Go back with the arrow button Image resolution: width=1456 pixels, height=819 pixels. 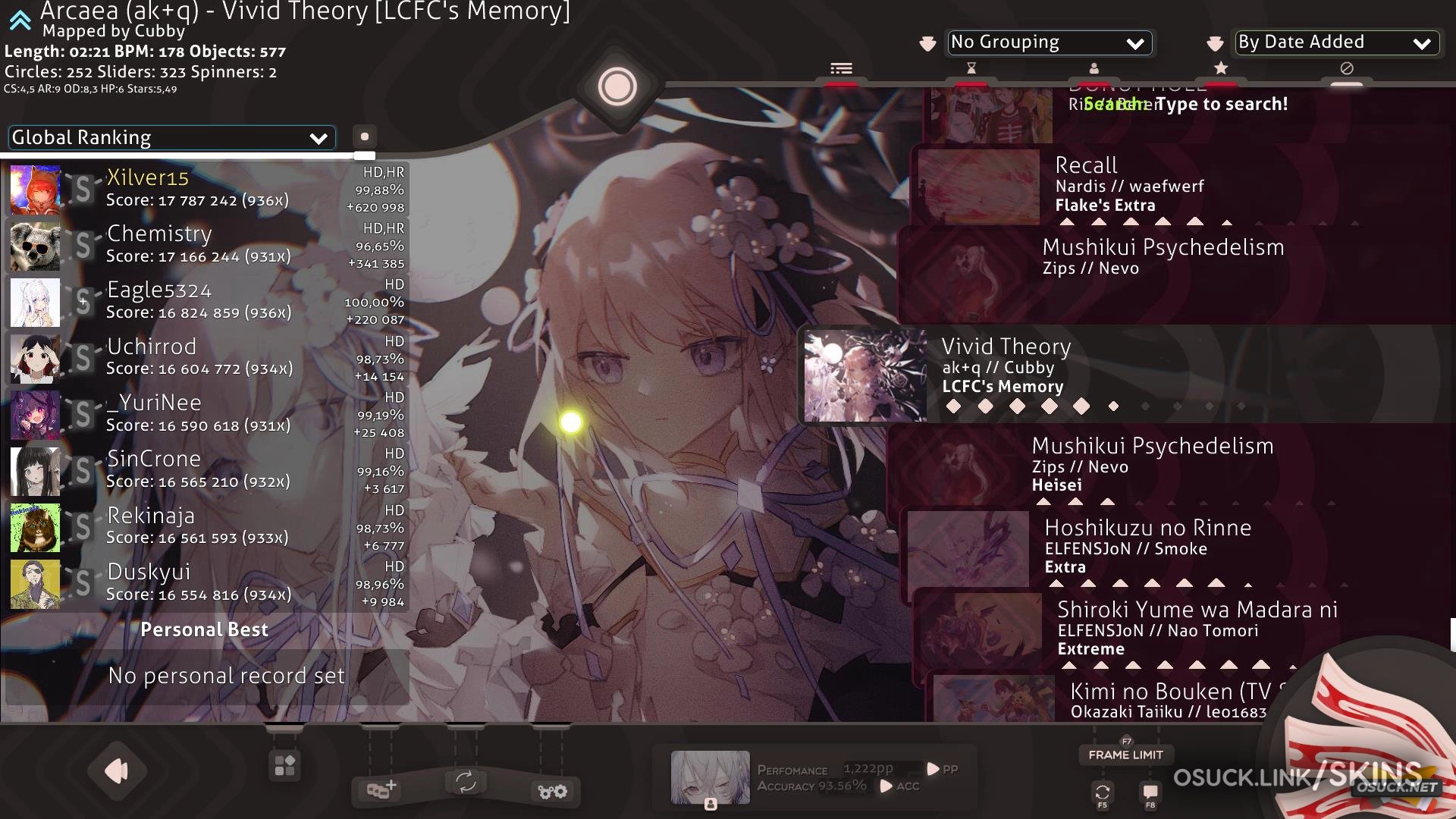(x=117, y=771)
